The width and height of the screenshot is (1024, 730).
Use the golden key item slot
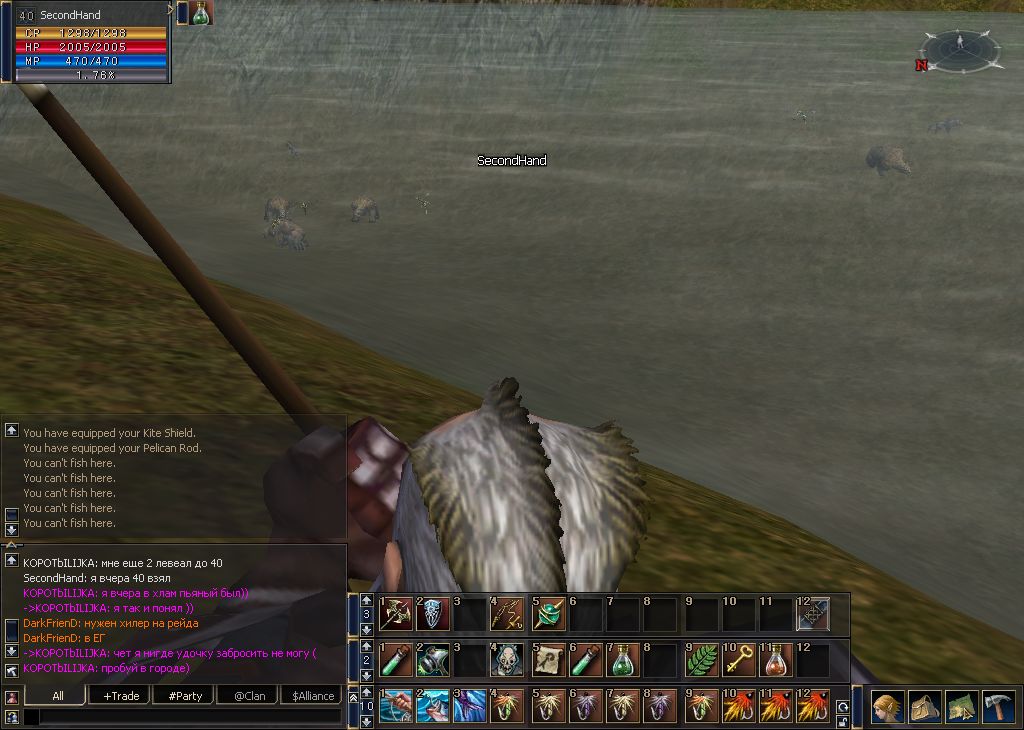[739, 660]
